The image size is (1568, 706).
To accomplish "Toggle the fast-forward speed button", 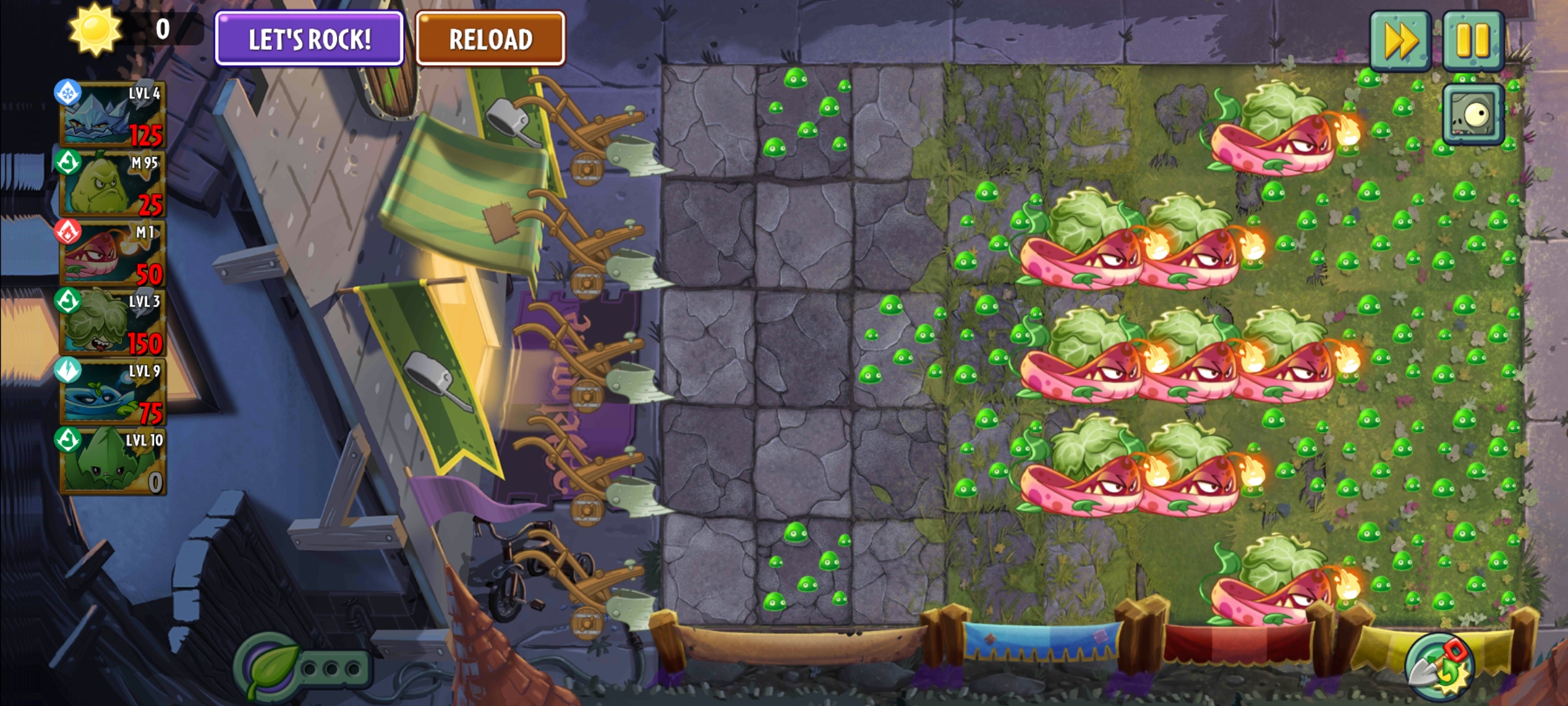I will click(x=1399, y=41).
